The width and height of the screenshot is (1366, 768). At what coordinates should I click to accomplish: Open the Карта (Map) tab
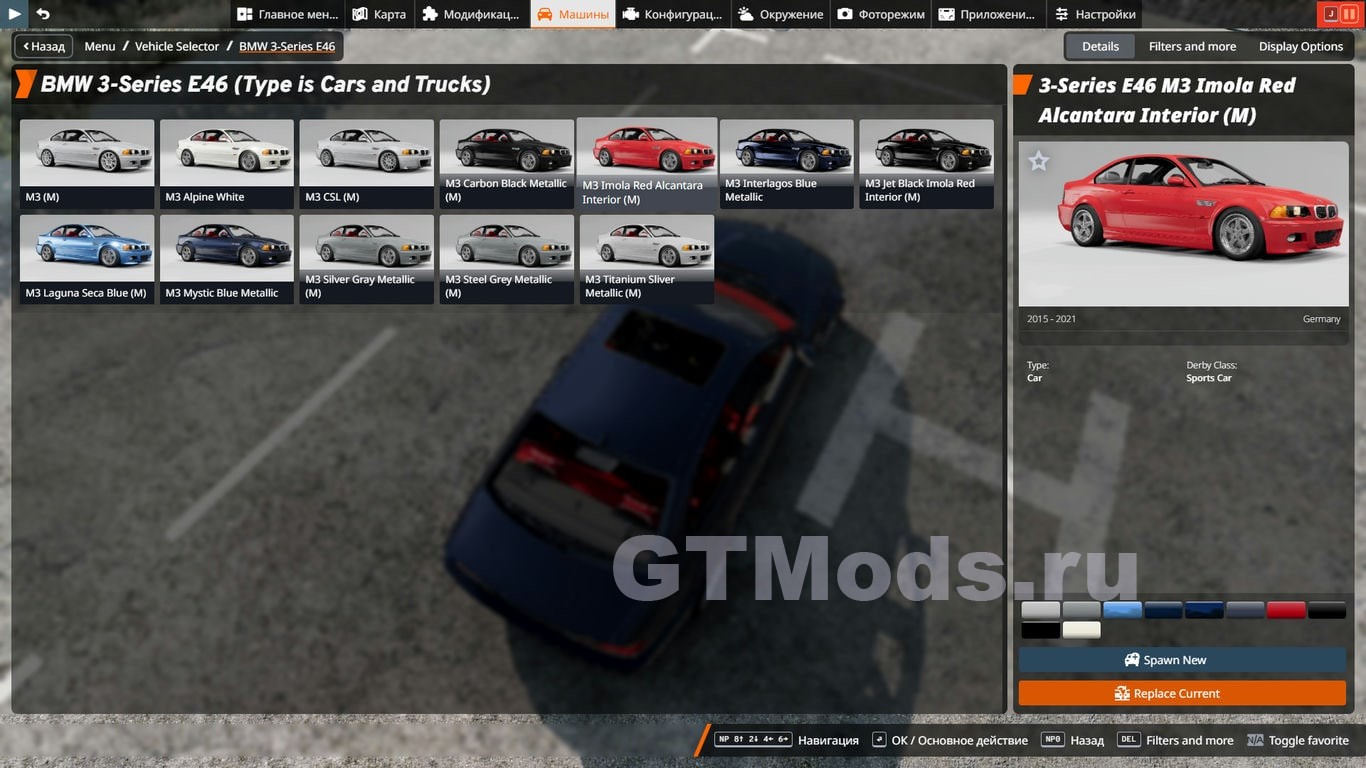click(379, 14)
